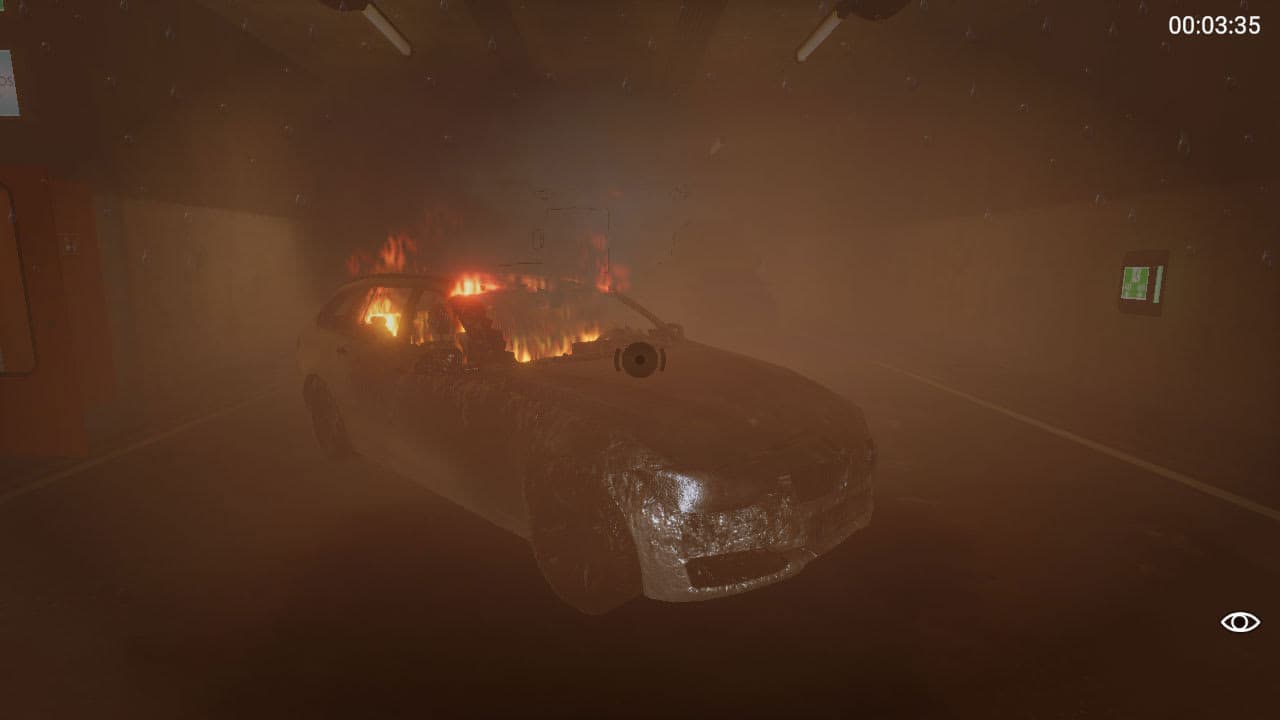This screenshot has width=1280, height=720.
Task: Toggle the eye icon to reveal hidden hazards
Action: [1239, 620]
